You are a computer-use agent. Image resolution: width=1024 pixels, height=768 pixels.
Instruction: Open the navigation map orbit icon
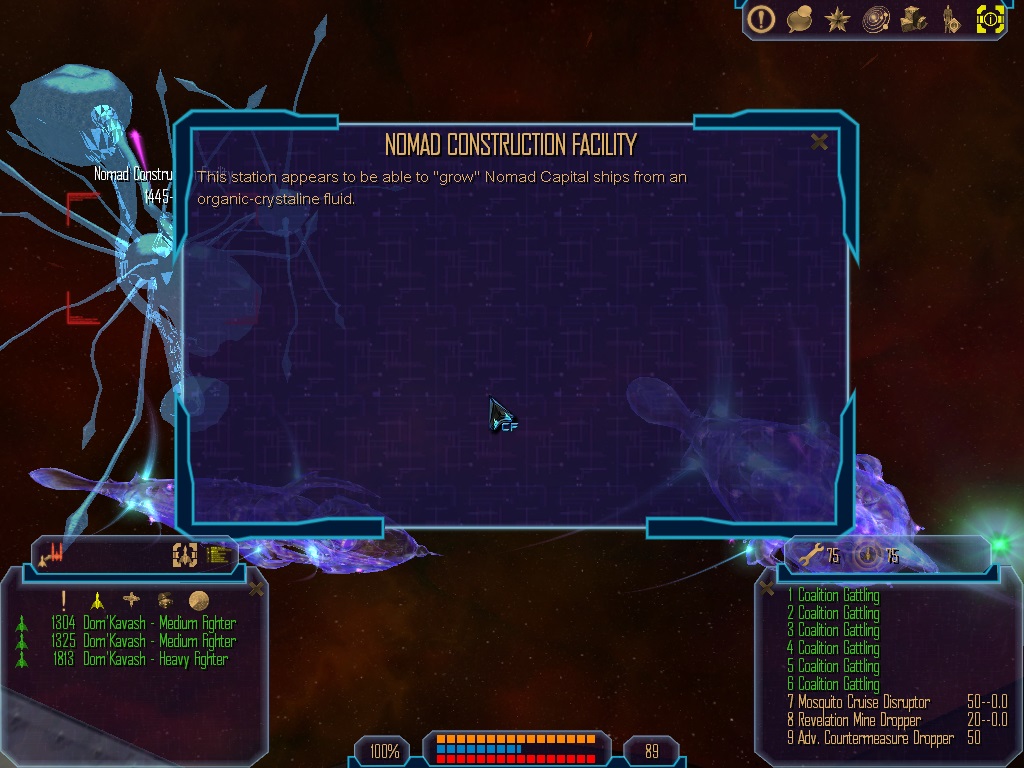[x=876, y=19]
